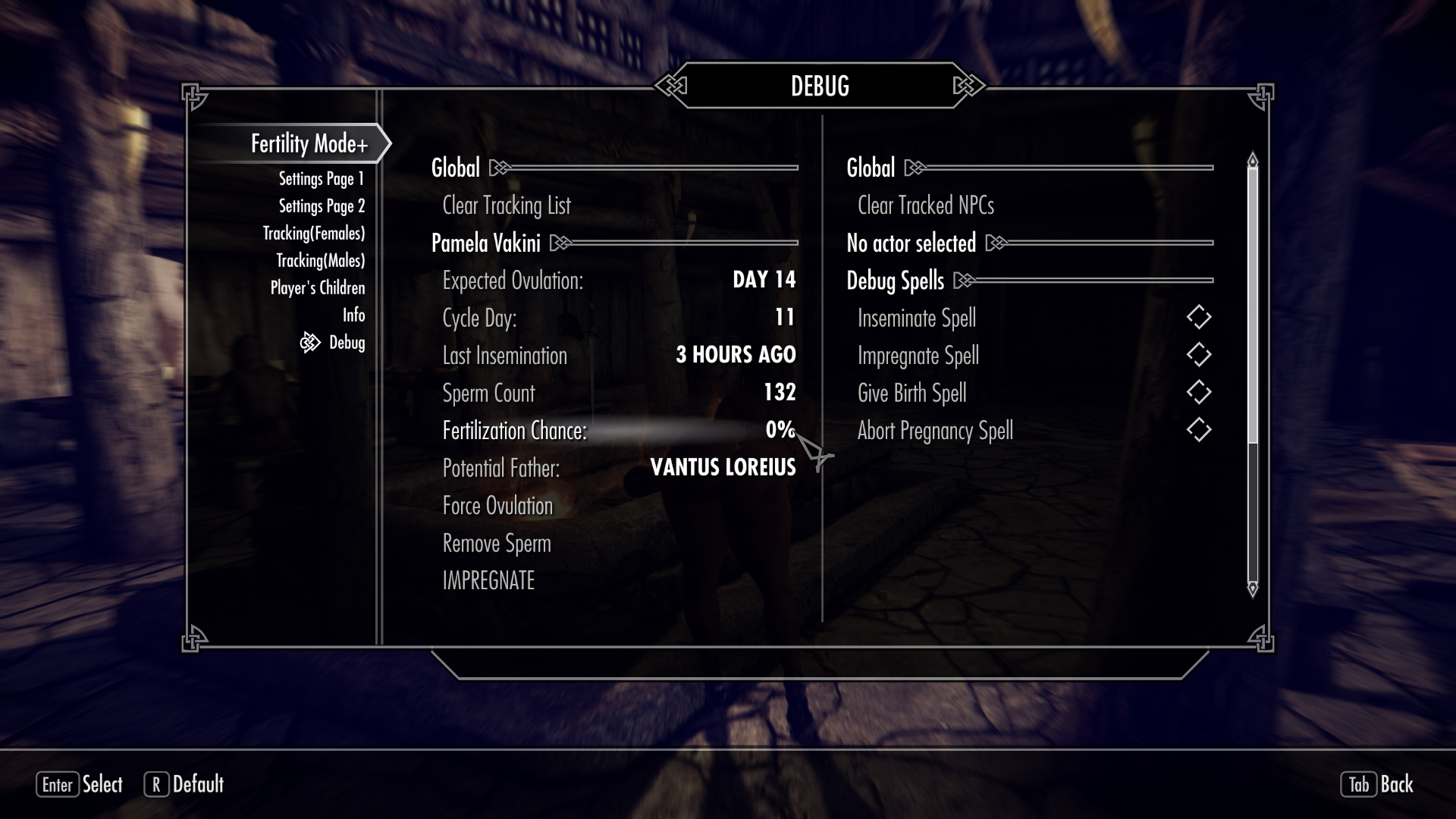Open Settings Page 1

[321, 178]
